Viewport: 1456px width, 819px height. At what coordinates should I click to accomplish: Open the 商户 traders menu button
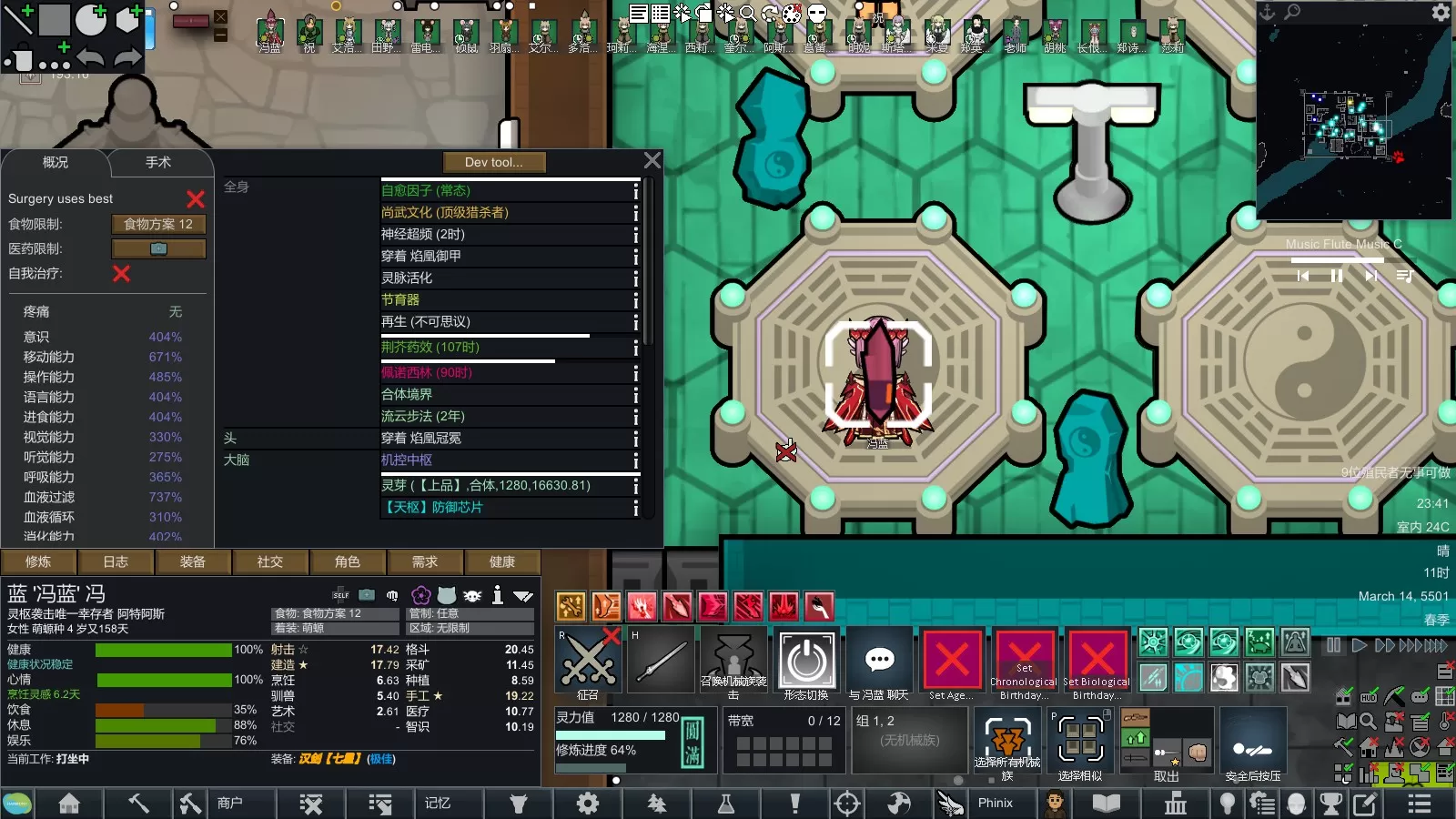tap(229, 803)
